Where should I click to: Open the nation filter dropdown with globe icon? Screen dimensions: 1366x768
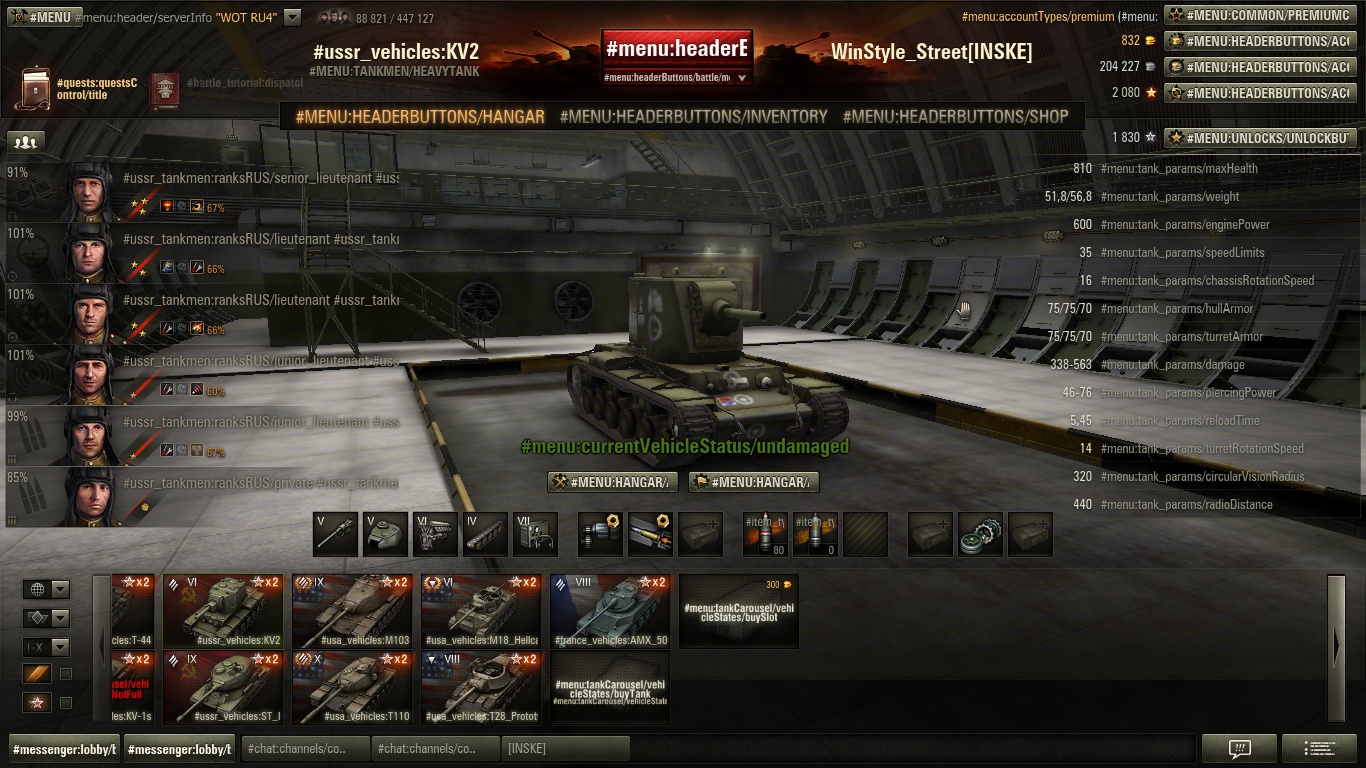[x=47, y=589]
